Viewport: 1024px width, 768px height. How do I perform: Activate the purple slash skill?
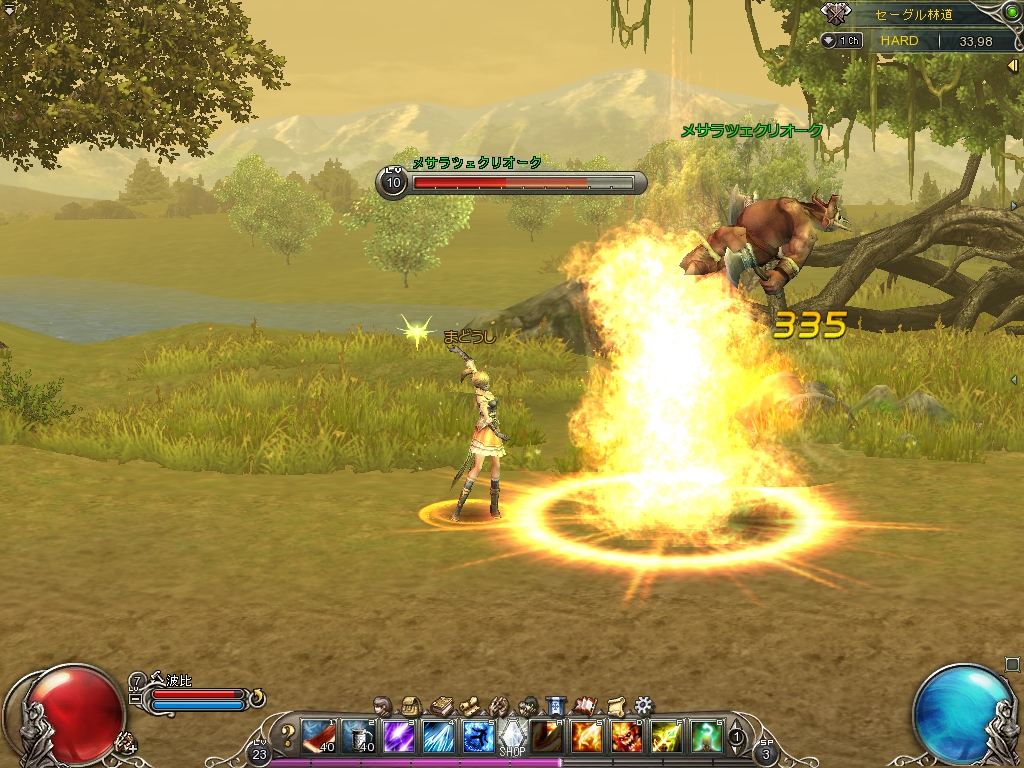[399, 737]
